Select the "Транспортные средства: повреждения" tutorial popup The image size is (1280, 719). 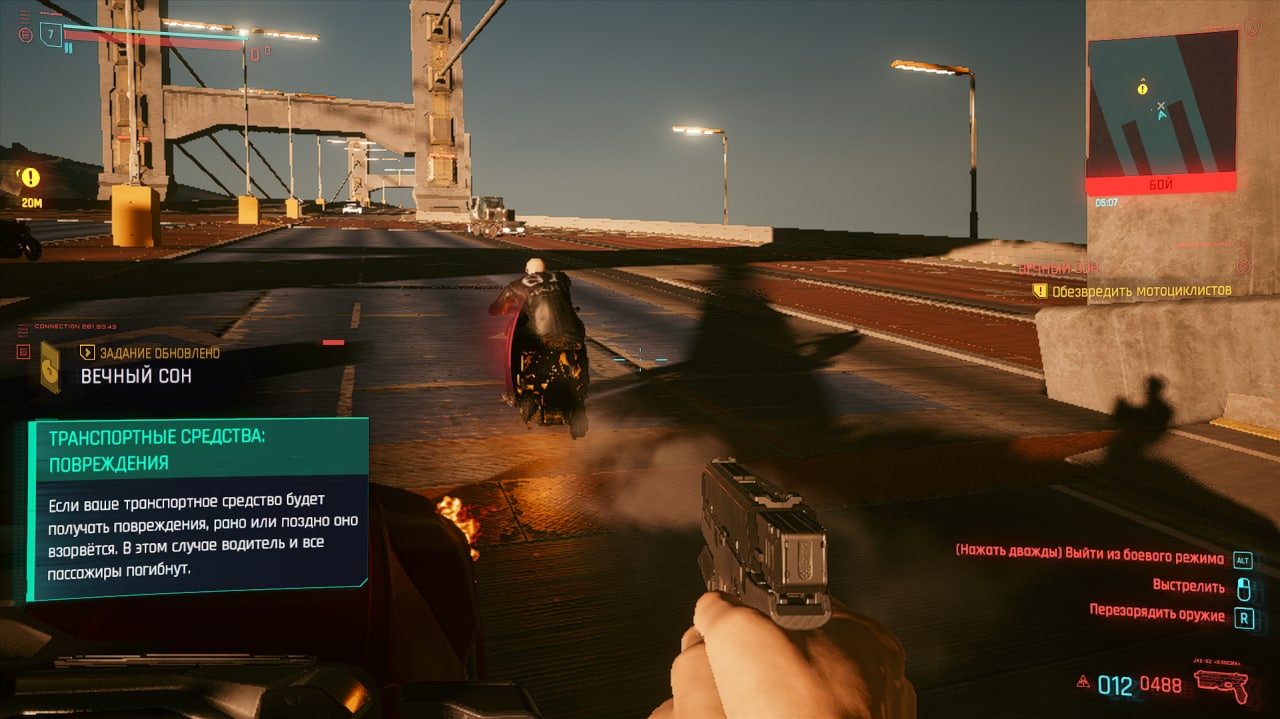click(x=198, y=509)
